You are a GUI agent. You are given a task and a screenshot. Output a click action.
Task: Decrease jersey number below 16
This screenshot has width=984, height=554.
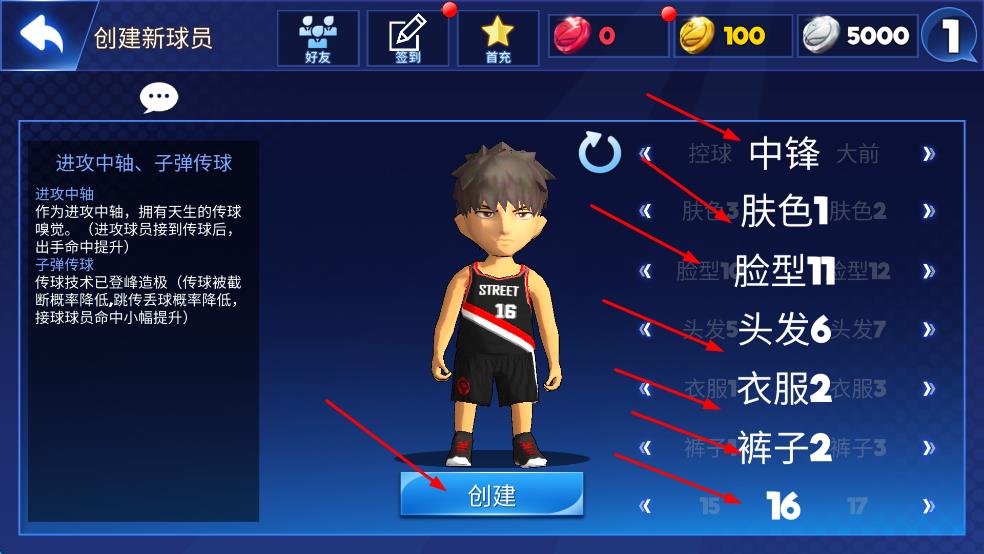click(646, 506)
